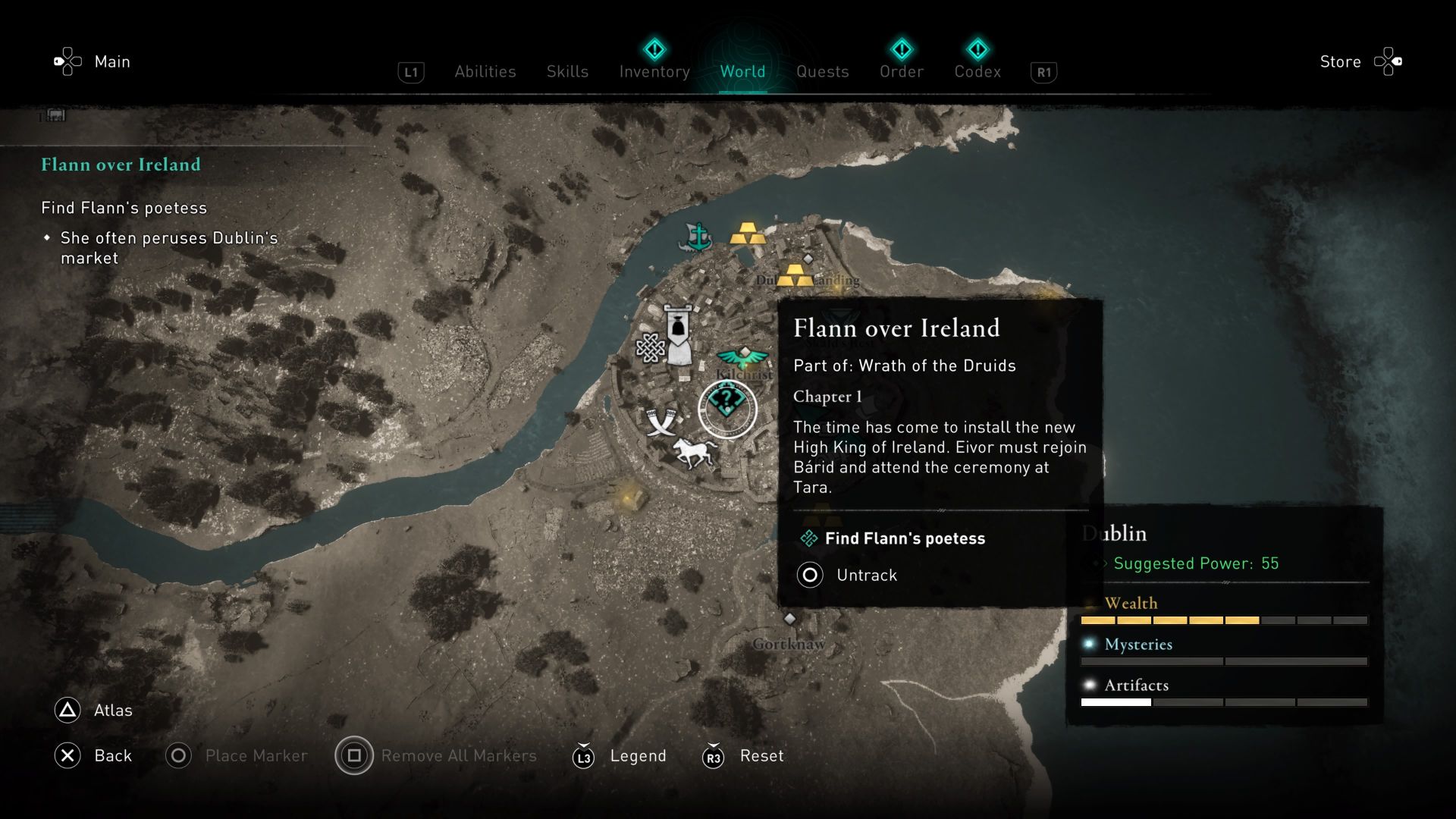Untrack the Flann over Ireland quest

click(864, 575)
